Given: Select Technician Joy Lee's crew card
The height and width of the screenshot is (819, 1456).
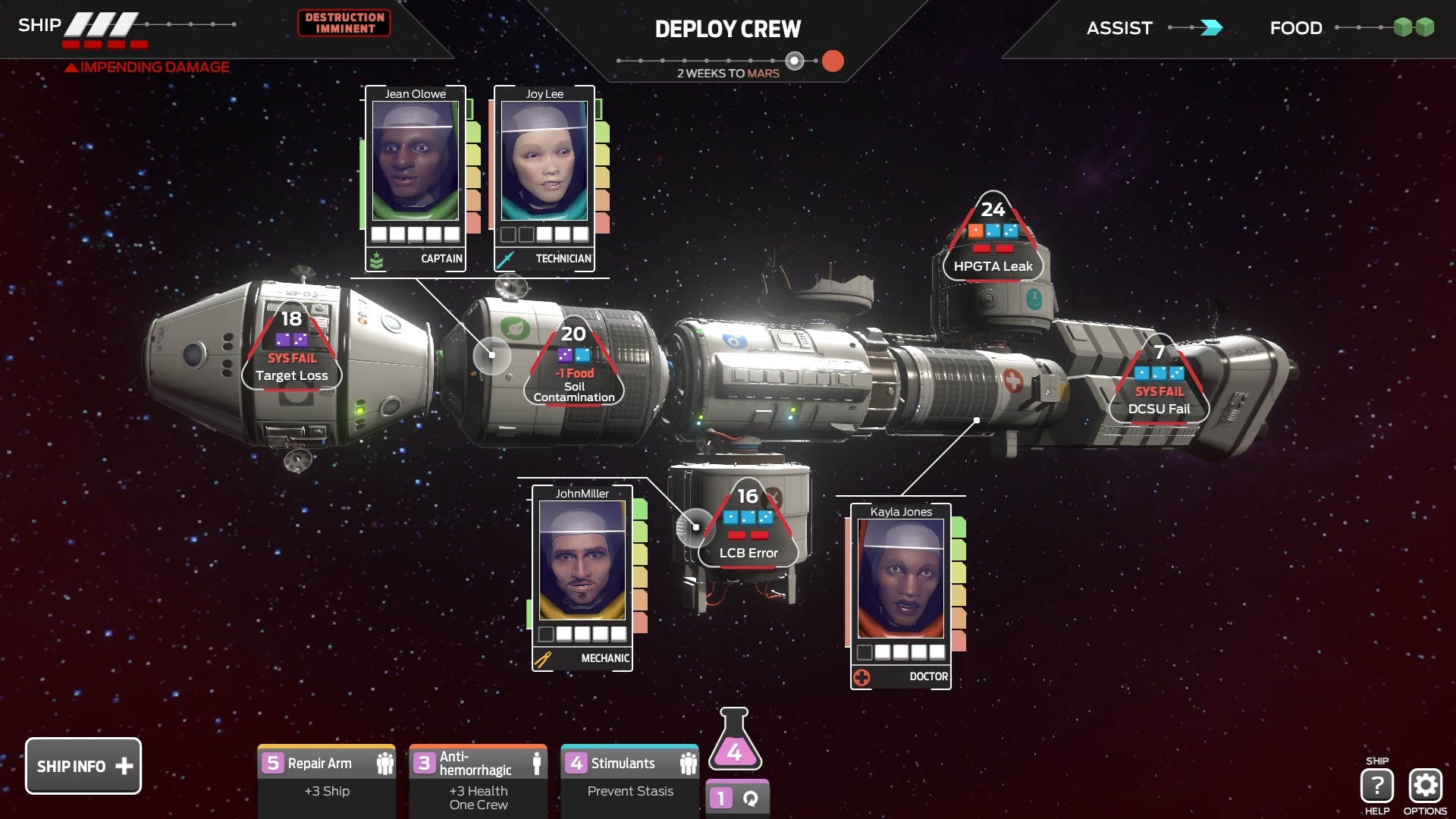Looking at the screenshot, I should click(x=544, y=178).
